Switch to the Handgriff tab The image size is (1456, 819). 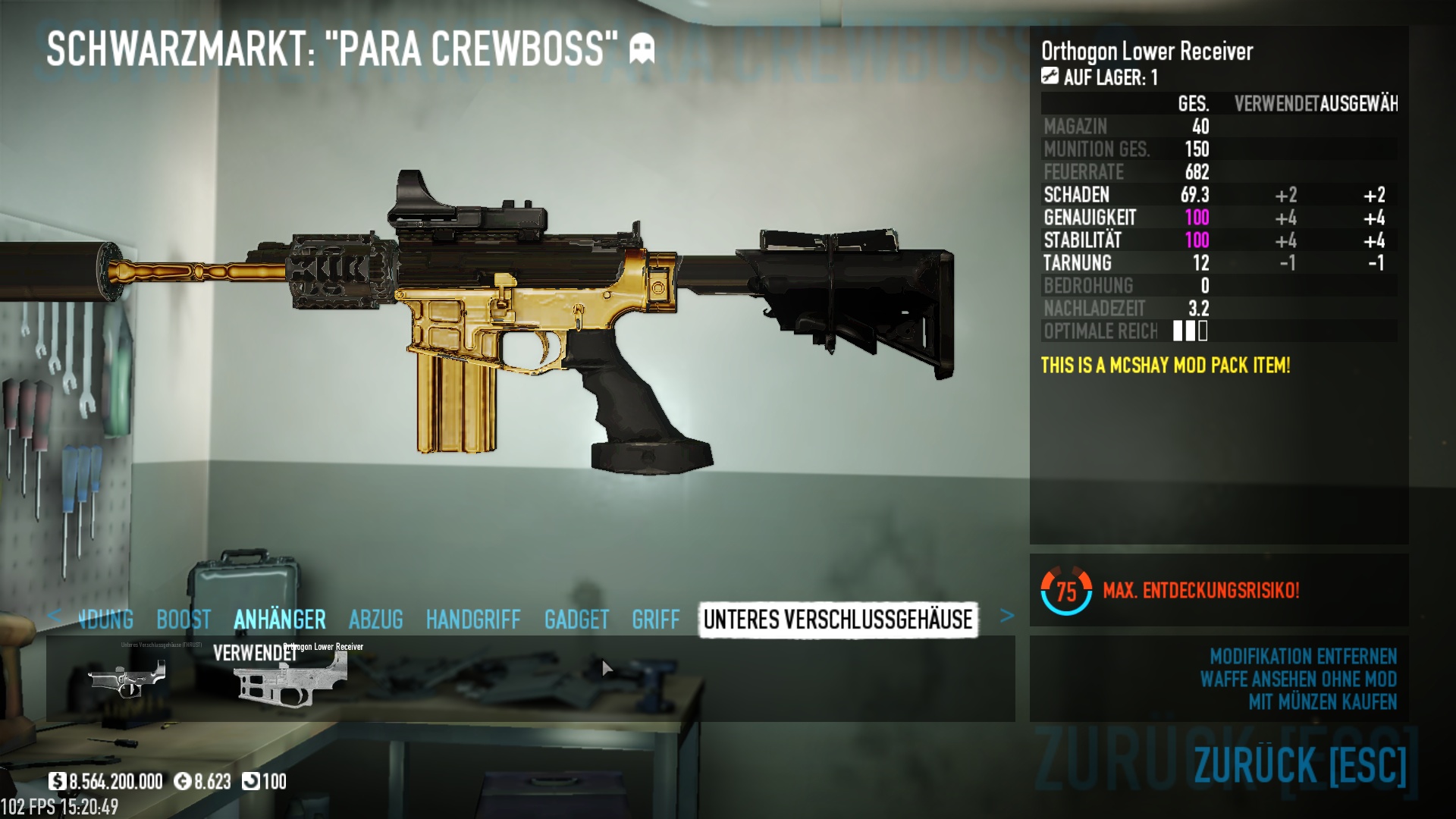point(473,620)
